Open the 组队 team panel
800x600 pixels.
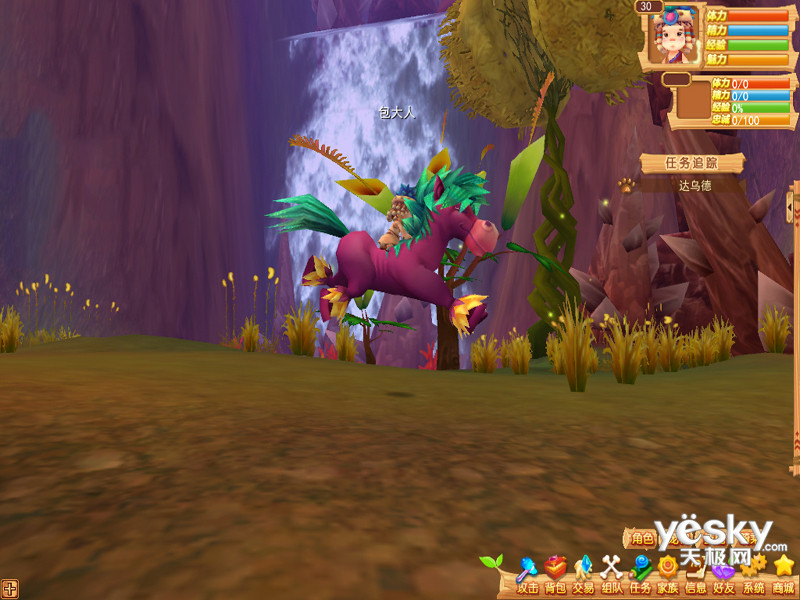click(611, 576)
